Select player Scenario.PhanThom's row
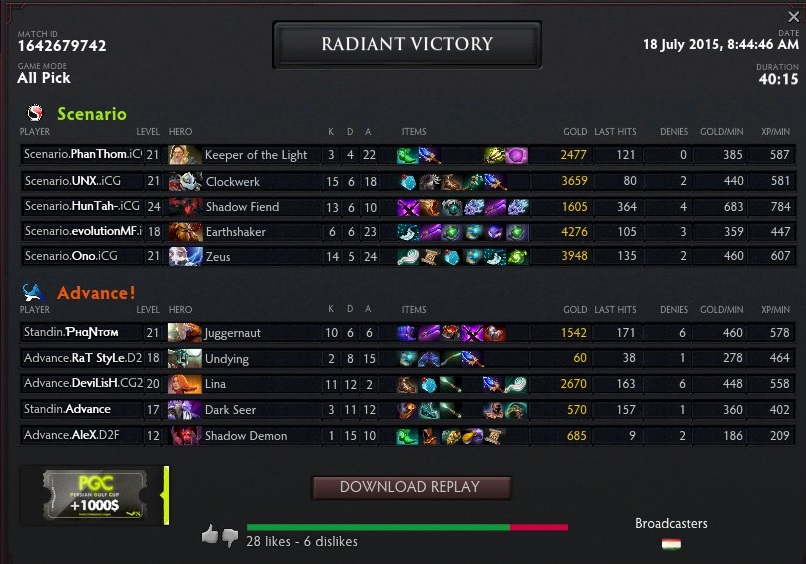Viewport: 806px width, 564px height. coord(82,155)
